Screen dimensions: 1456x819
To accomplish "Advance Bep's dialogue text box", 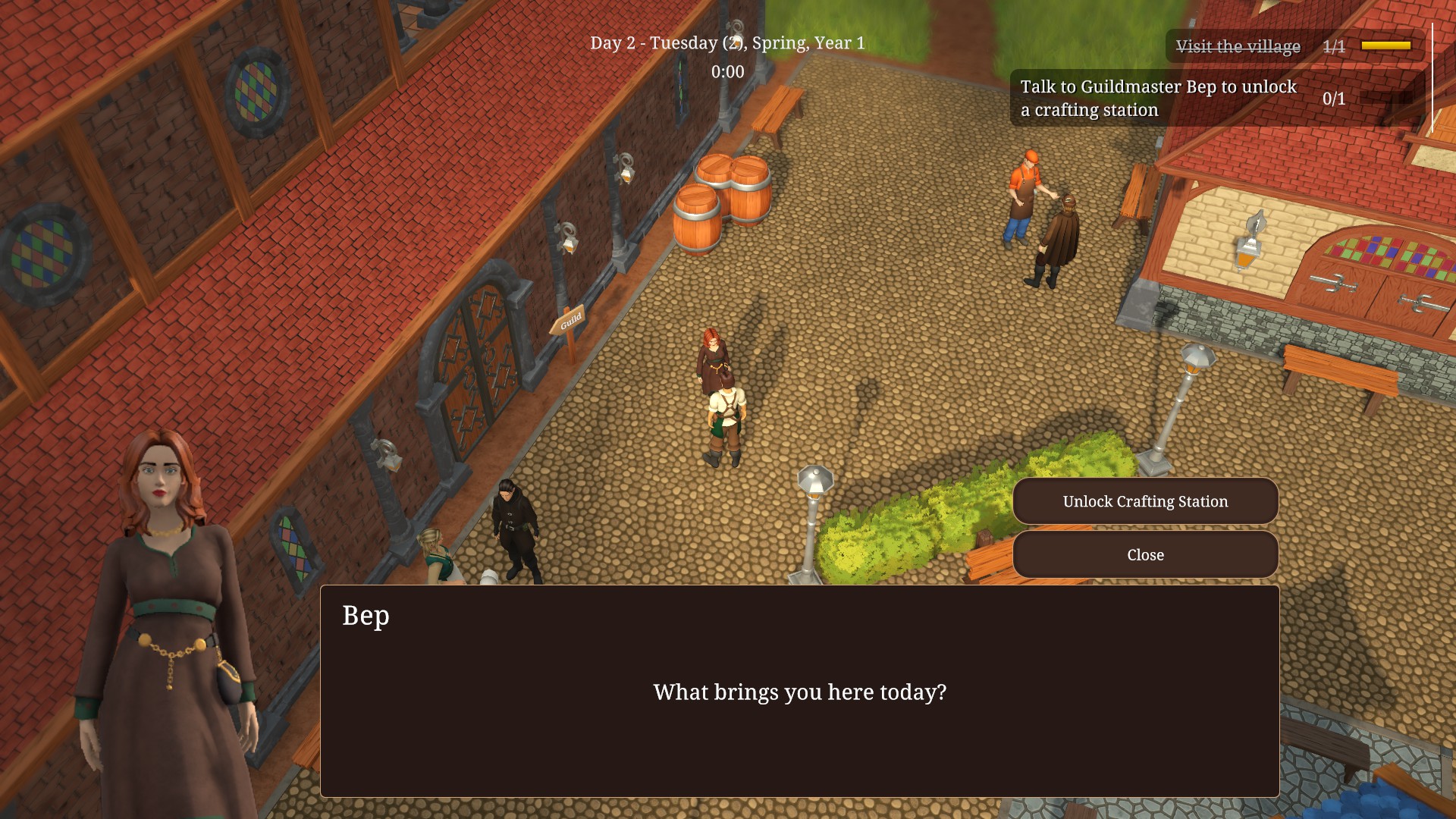I will click(x=799, y=691).
